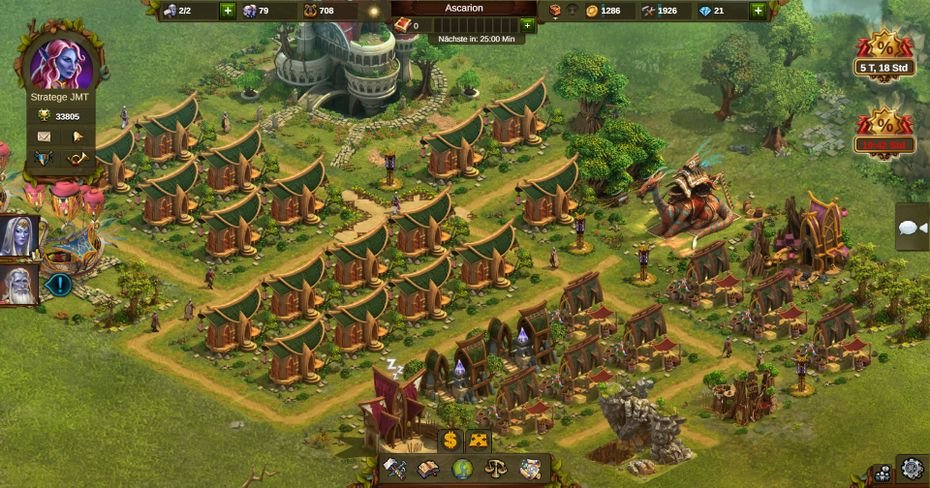Open the goods chest icon in the top bar

tap(556, 11)
